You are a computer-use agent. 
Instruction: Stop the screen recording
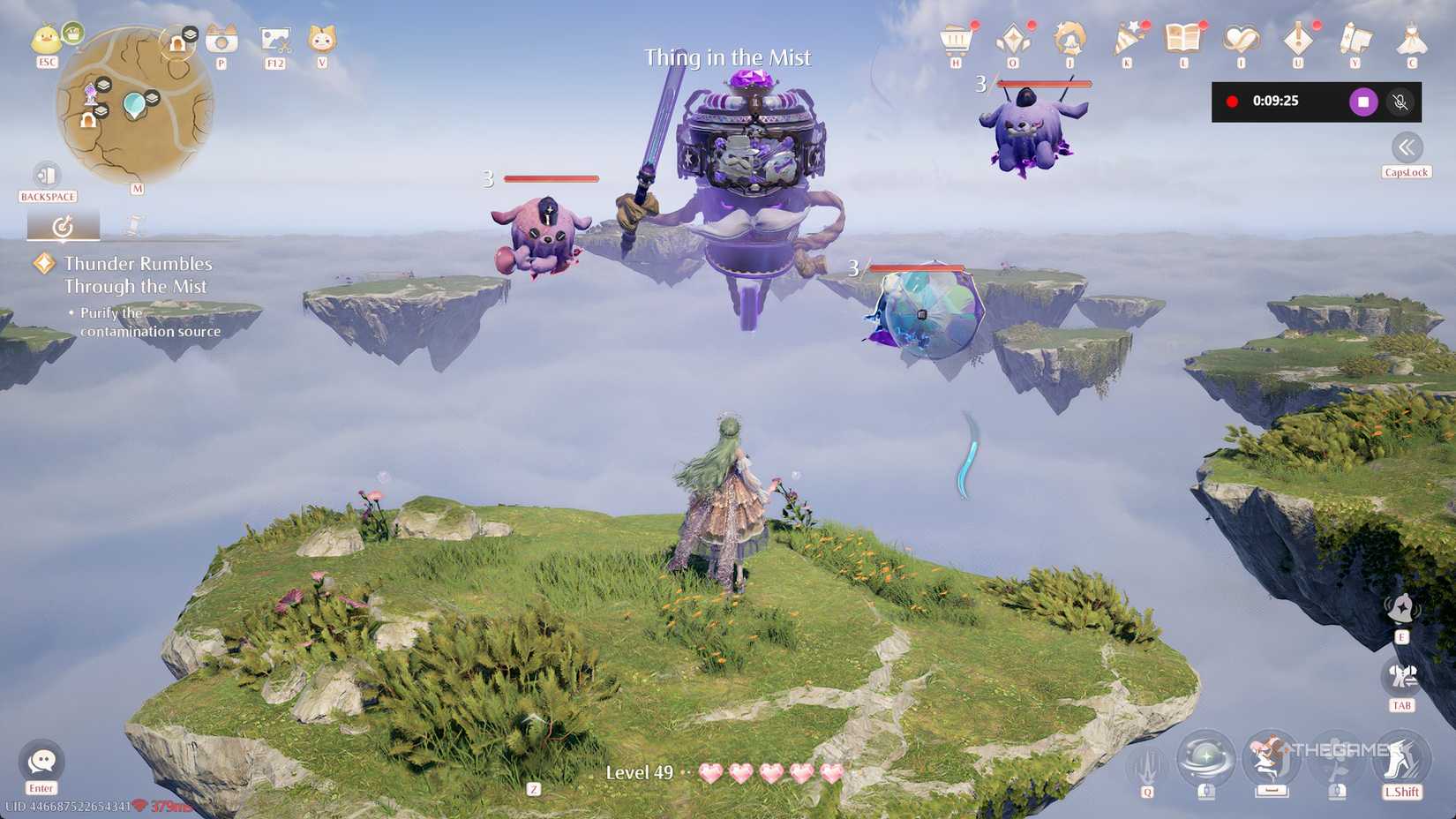pyautogui.click(x=1363, y=101)
